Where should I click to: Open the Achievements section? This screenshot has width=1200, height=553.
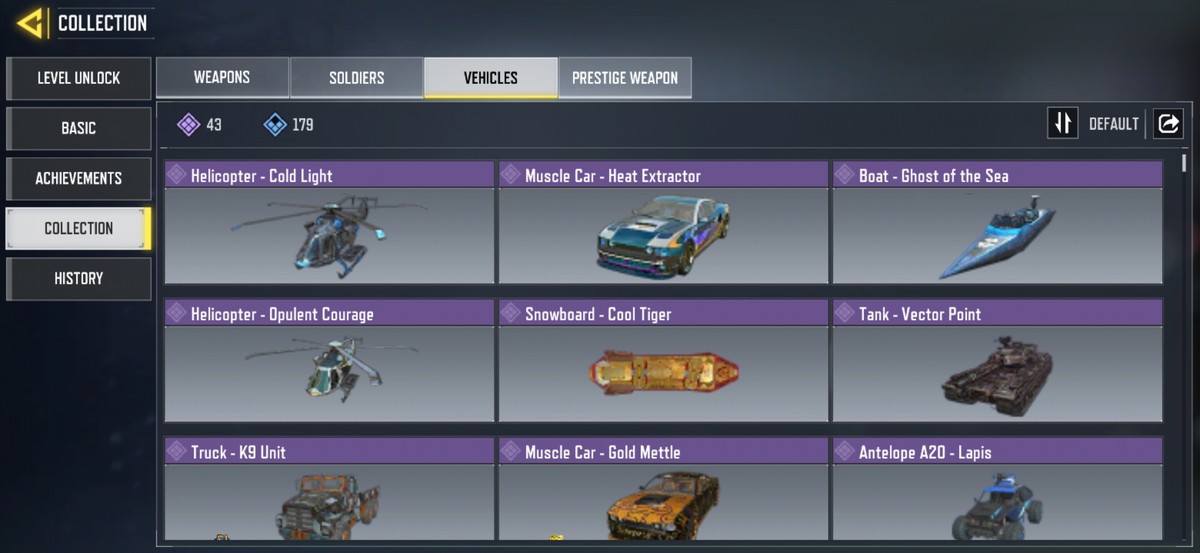coord(78,178)
